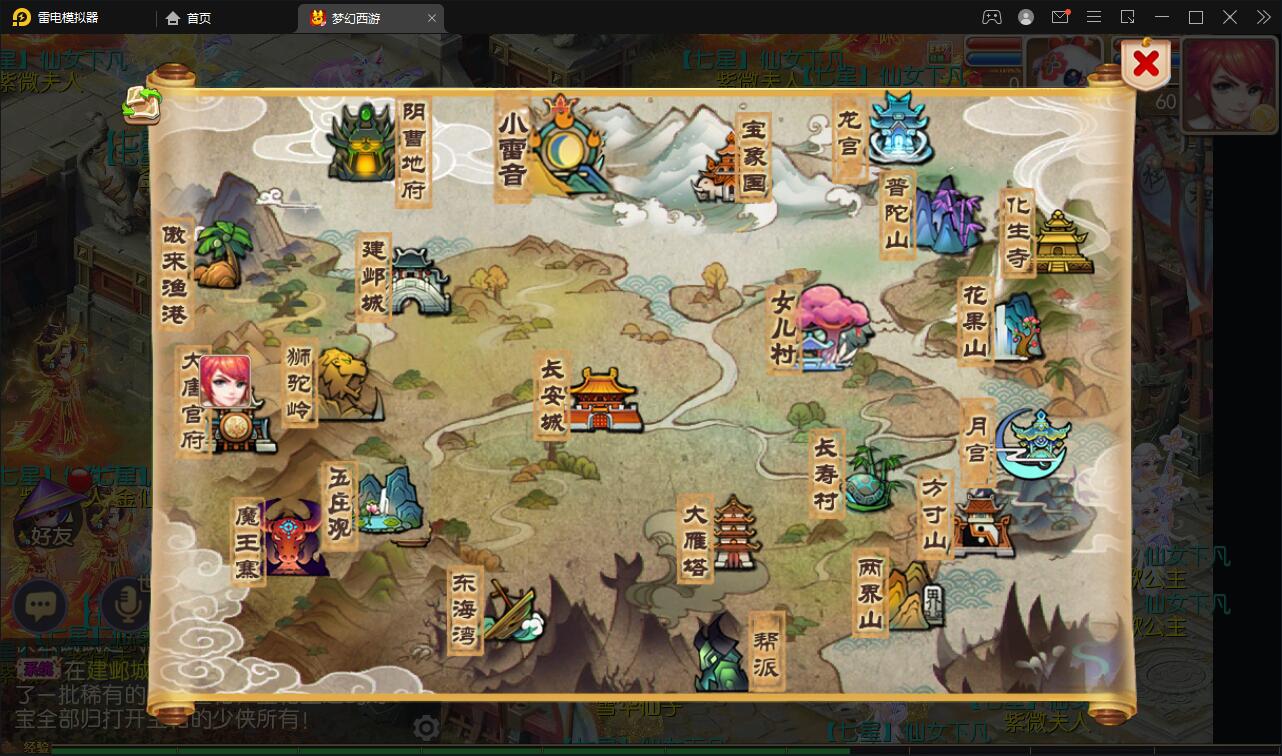Viewport: 1282px width, 756px height.
Task: Select 方寸山 map marker
Action: [981, 522]
